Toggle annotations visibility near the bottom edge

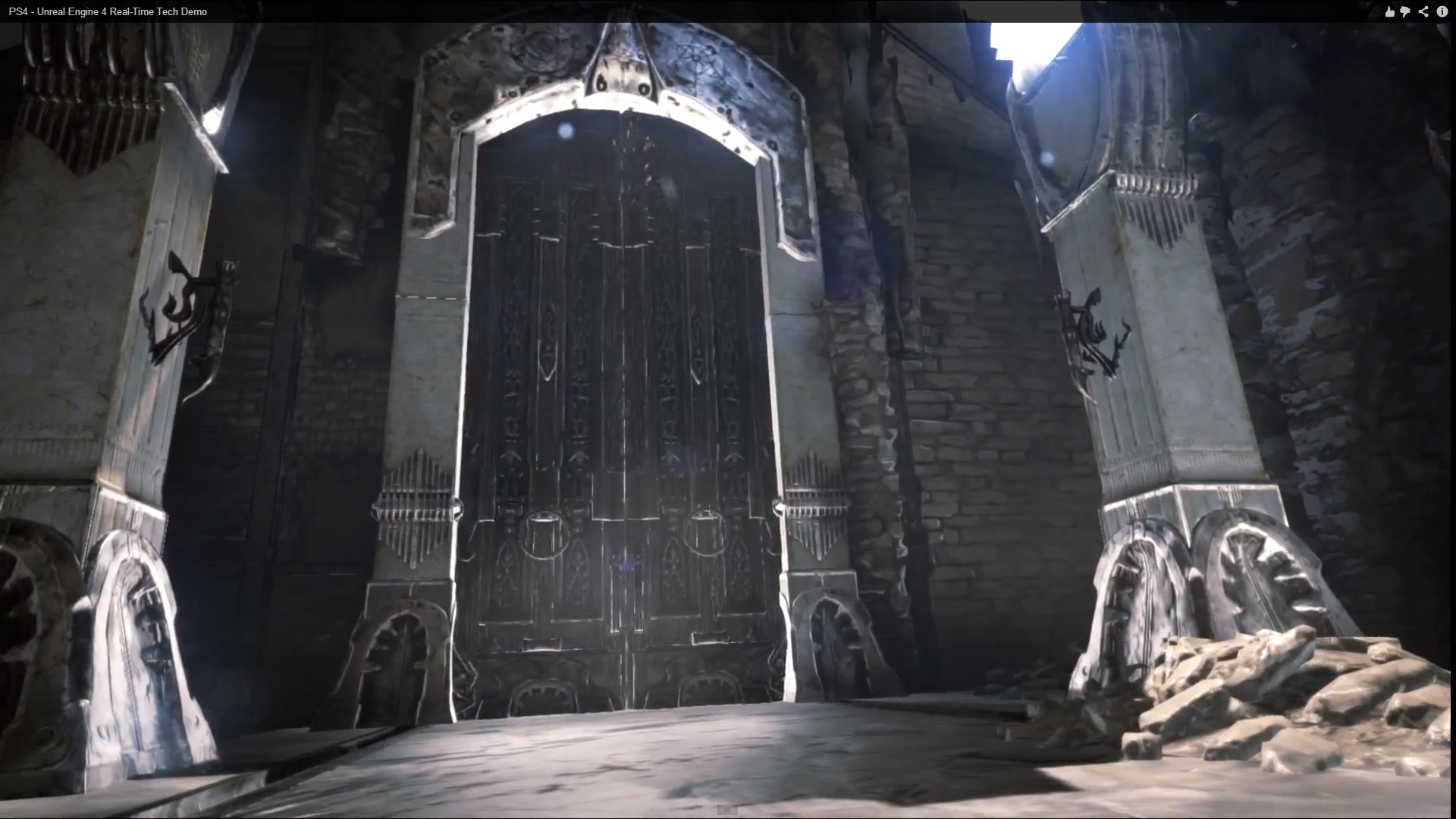[x=728, y=810]
